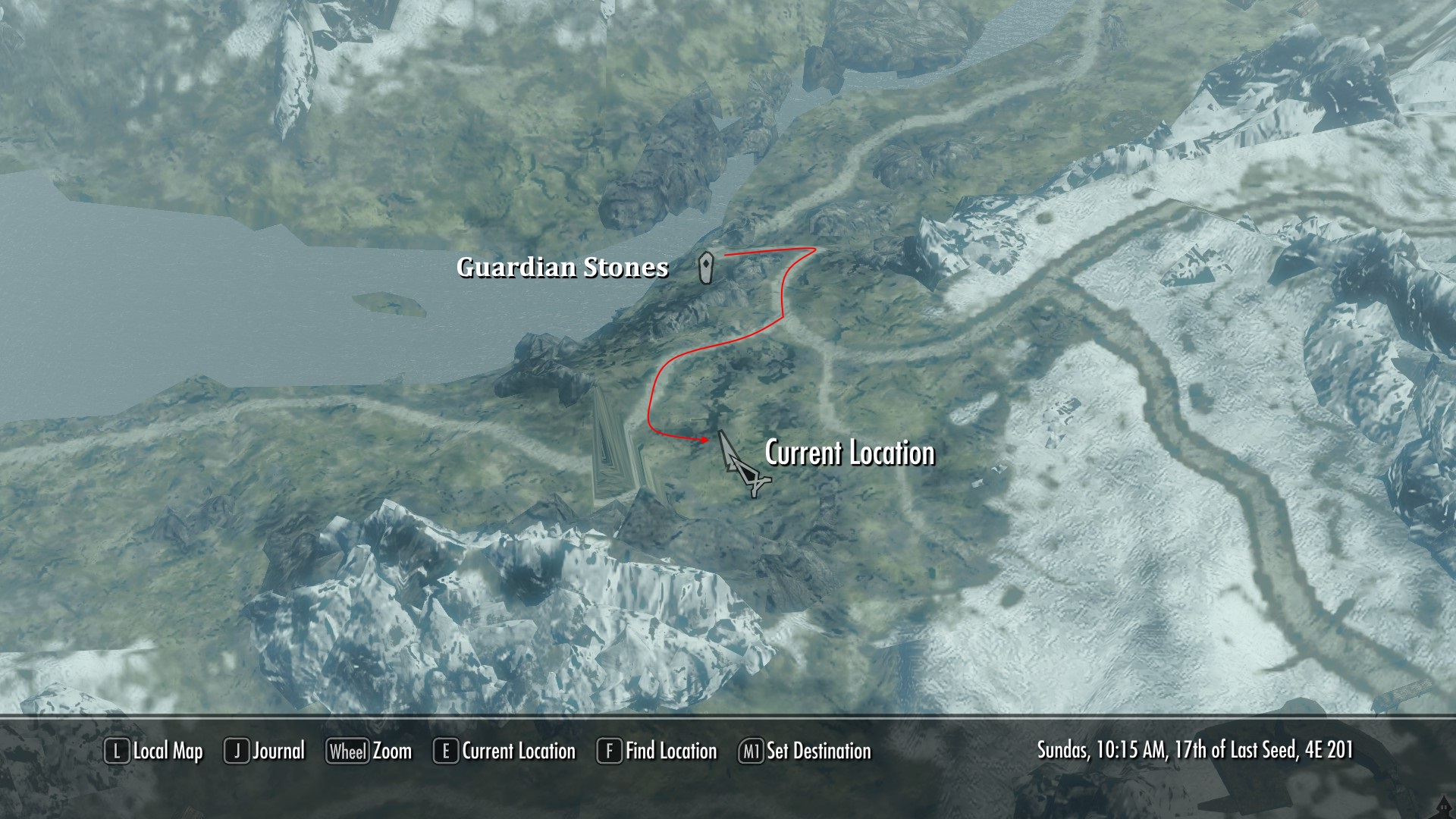Viewport: 1456px width, 819px height.
Task: Choose Find Location in the bottom bar
Action: [x=657, y=752]
